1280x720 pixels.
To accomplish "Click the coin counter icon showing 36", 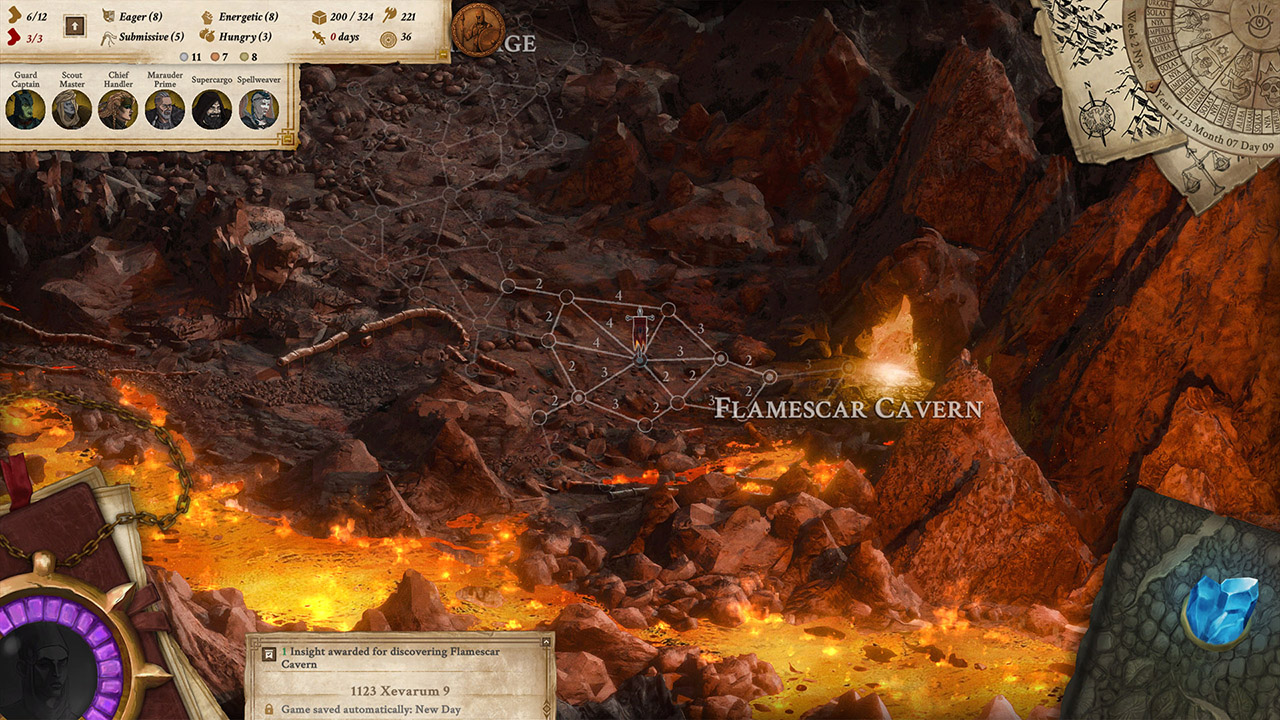I will click(x=387, y=37).
